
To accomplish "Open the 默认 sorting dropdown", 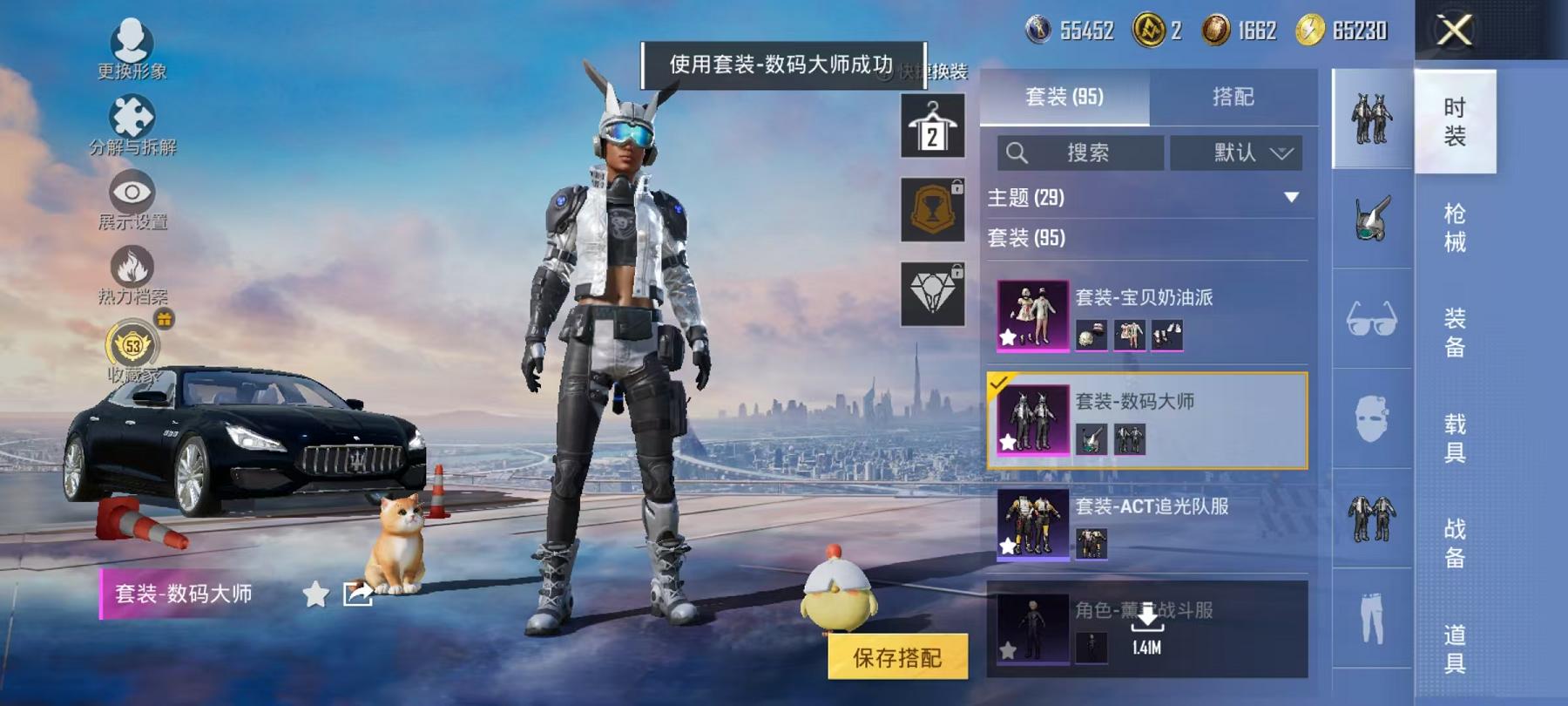I will pyautogui.click(x=1235, y=153).
